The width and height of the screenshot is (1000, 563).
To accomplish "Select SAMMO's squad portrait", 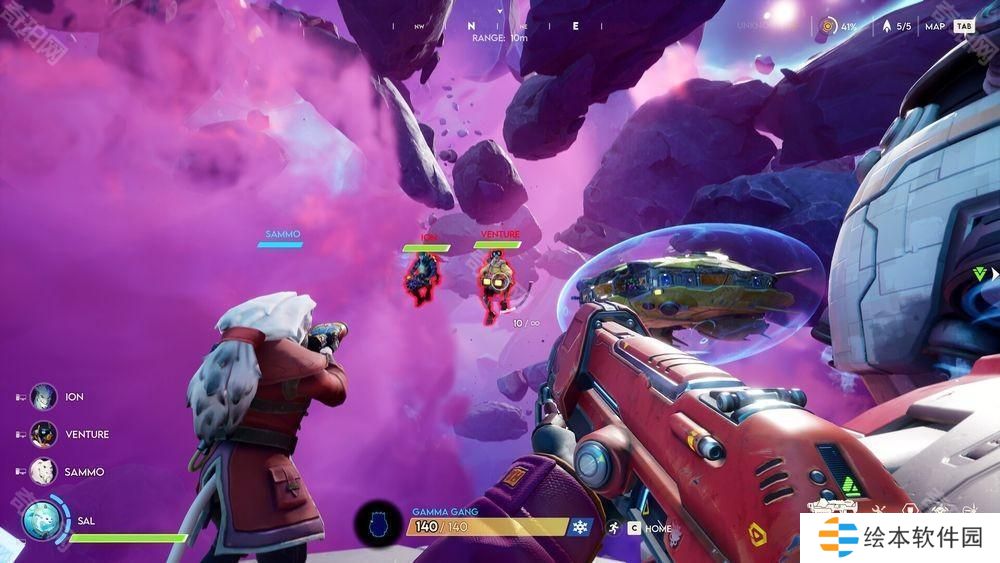I will click(43, 471).
